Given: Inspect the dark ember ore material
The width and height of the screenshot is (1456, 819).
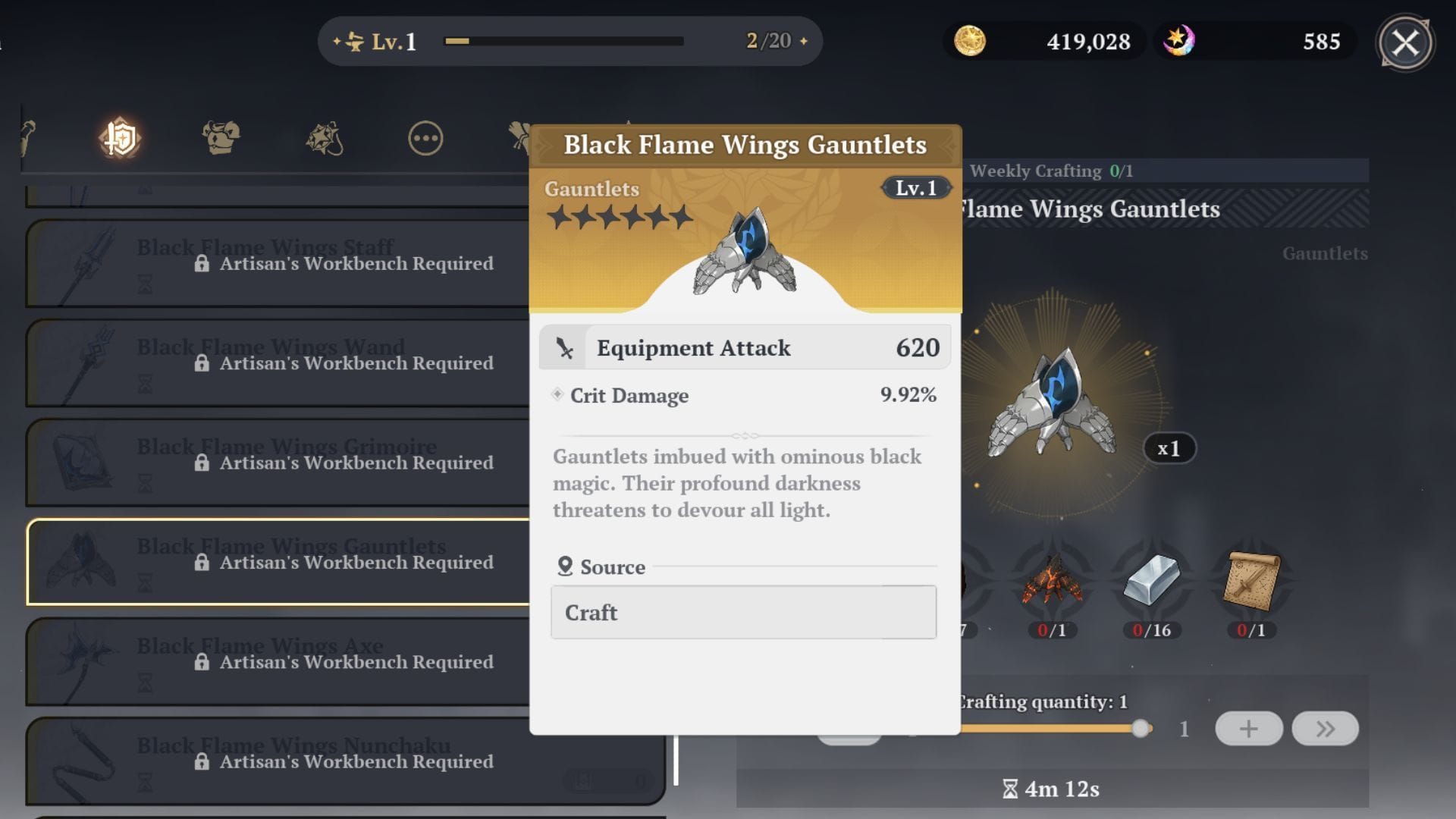Looking at the screenshot, I should point(1052,582).
